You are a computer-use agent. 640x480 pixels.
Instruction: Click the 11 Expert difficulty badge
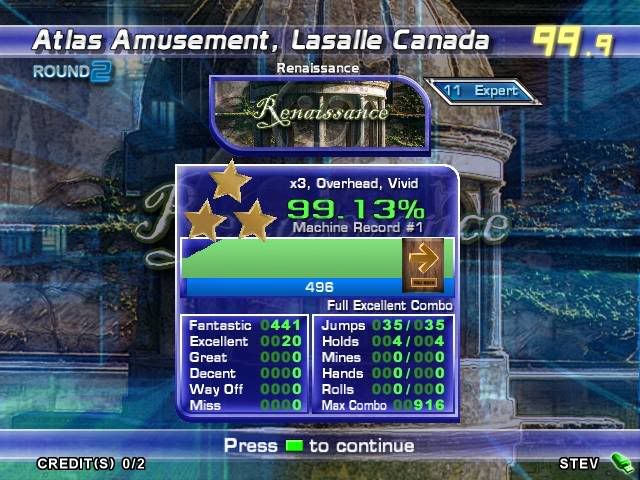coord(484,91)
